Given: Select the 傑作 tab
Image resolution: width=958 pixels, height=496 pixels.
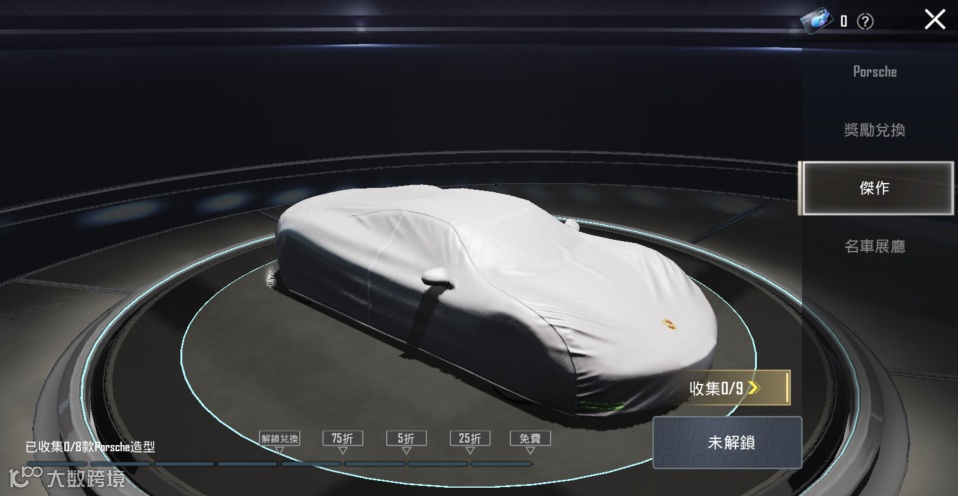Looking at the screenshot, I should pos(875,188).
